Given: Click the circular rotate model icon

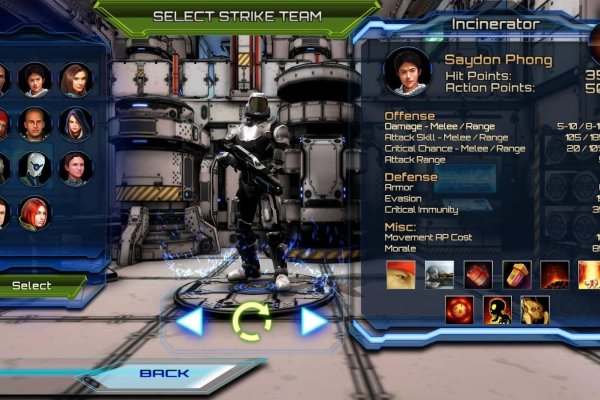Looking at the screenshot, I should coord(251,322).
